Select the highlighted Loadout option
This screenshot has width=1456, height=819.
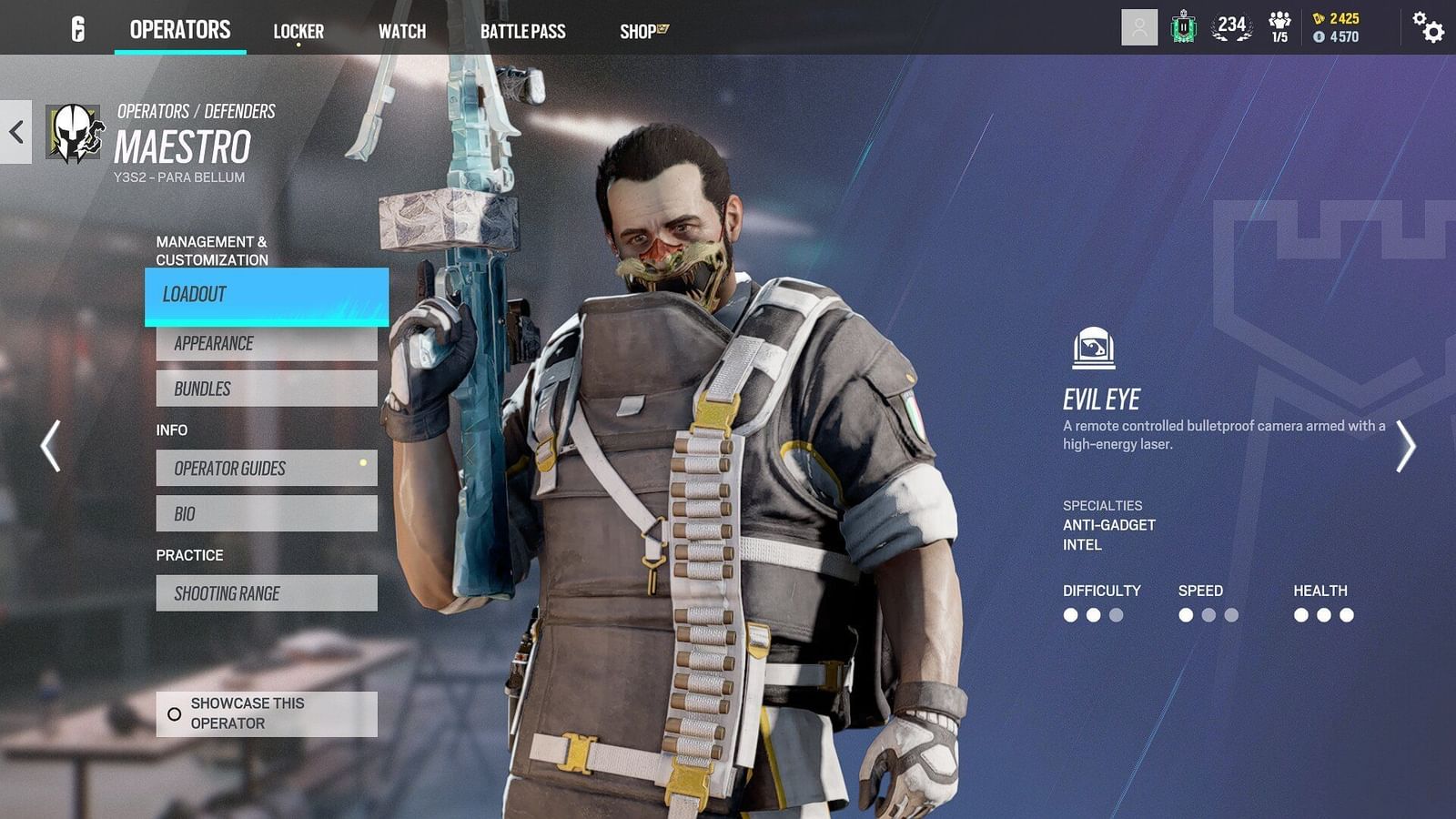[267, 295]
